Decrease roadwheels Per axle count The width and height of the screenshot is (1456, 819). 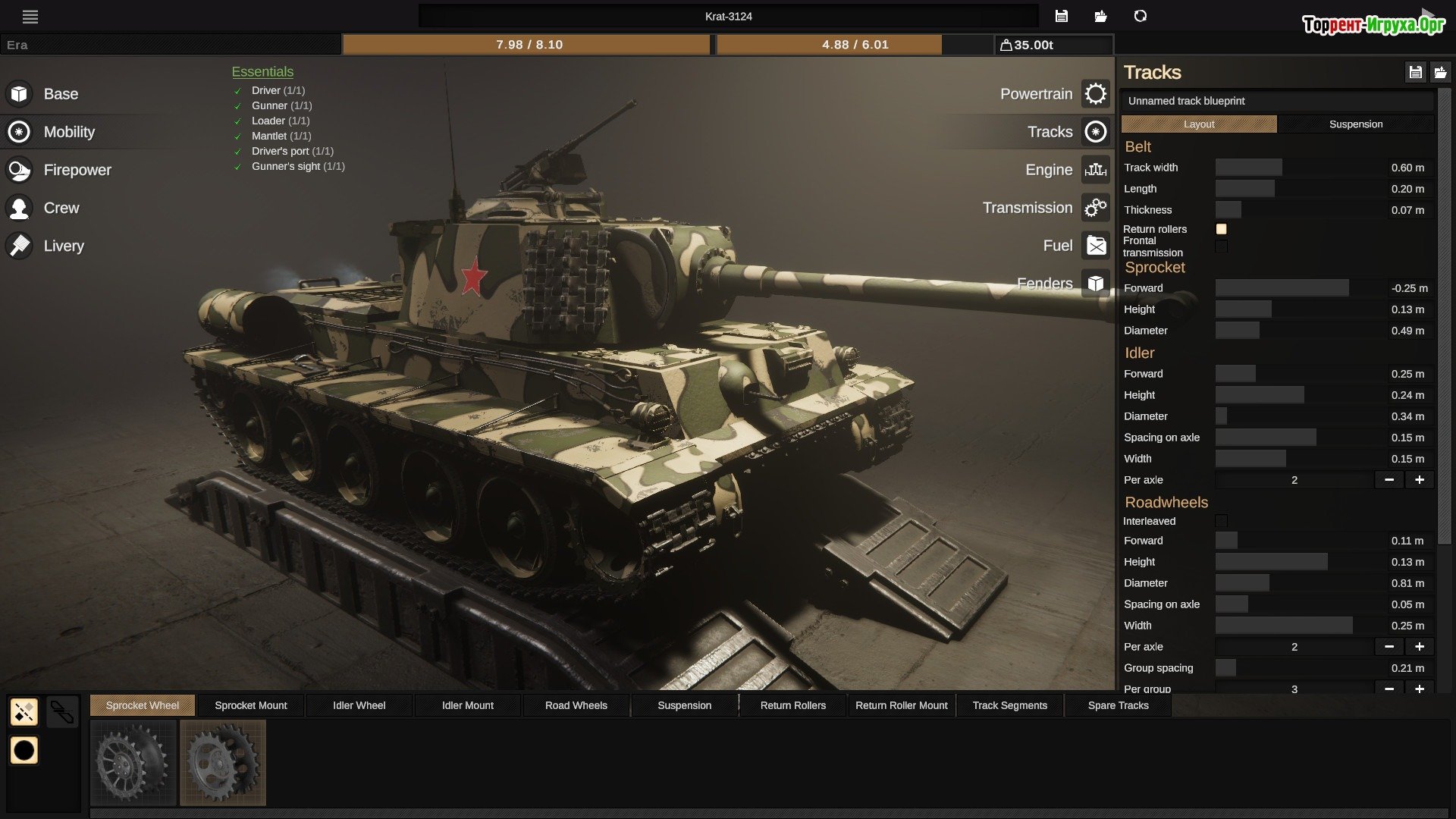pos(1389,647)
